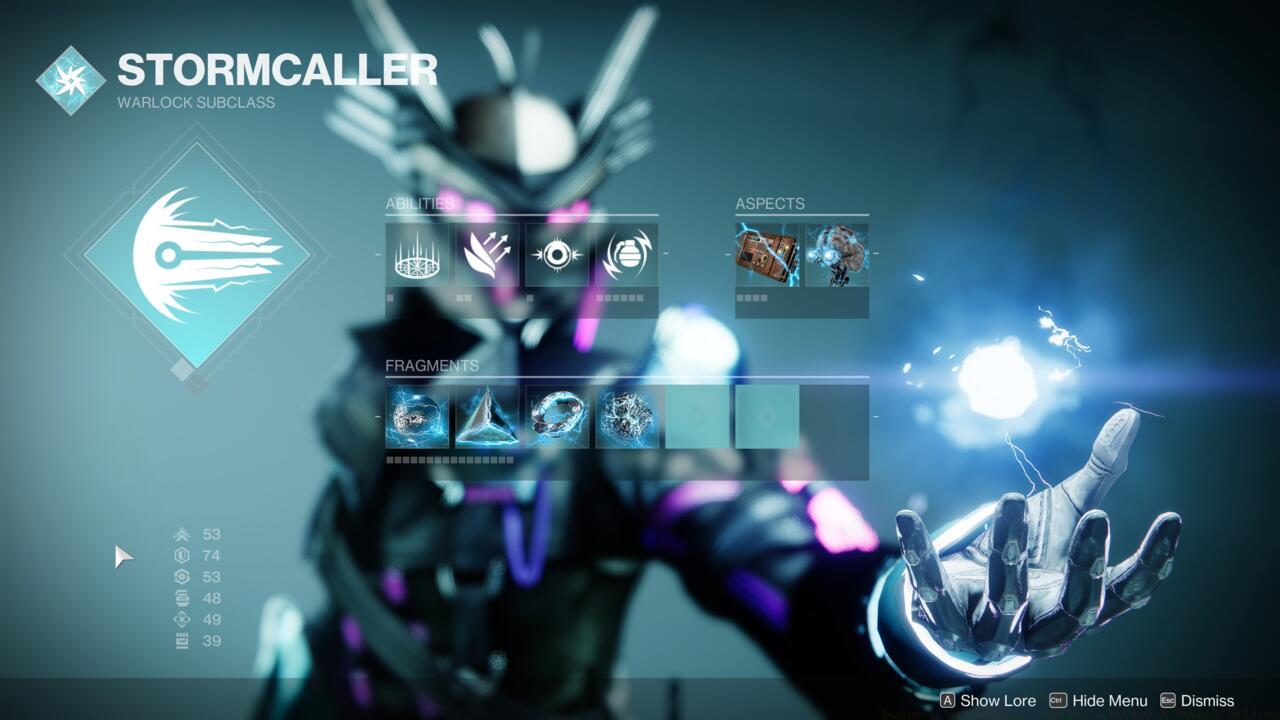The image size is (1280, 720).
Task: Select the Chaos Reach super ability diamond
Action: coord(196,256)
